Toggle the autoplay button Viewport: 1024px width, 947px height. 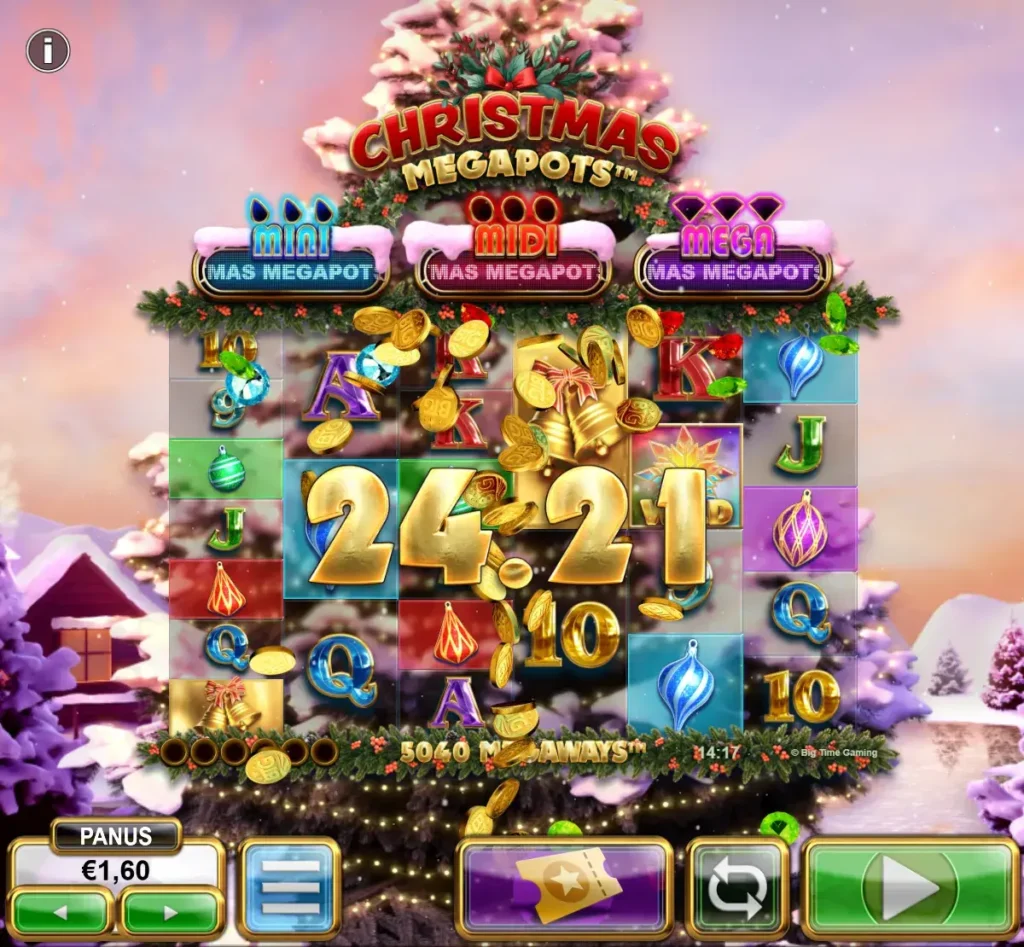point(738,888)
